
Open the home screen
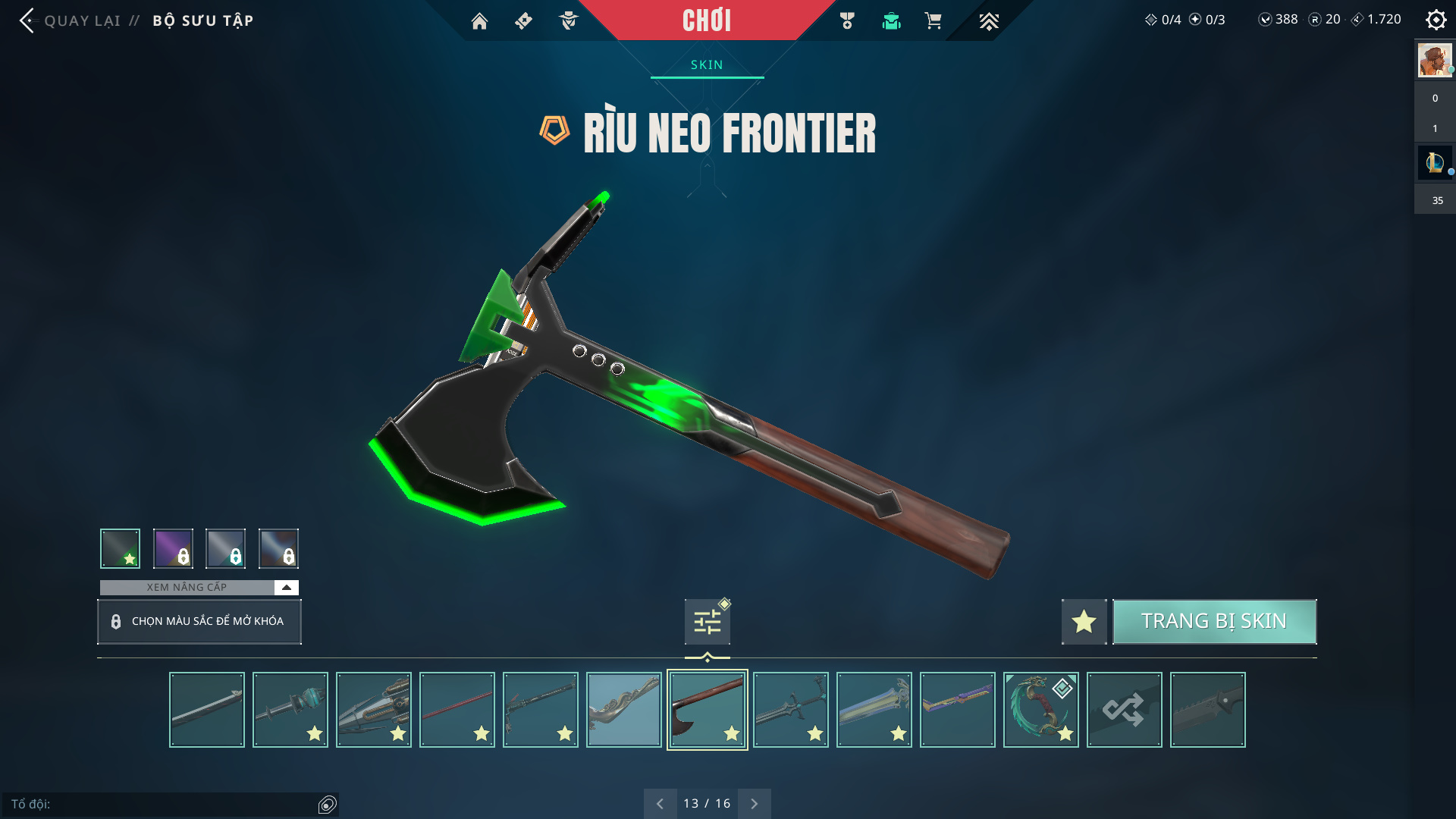(x=479, y=21)
